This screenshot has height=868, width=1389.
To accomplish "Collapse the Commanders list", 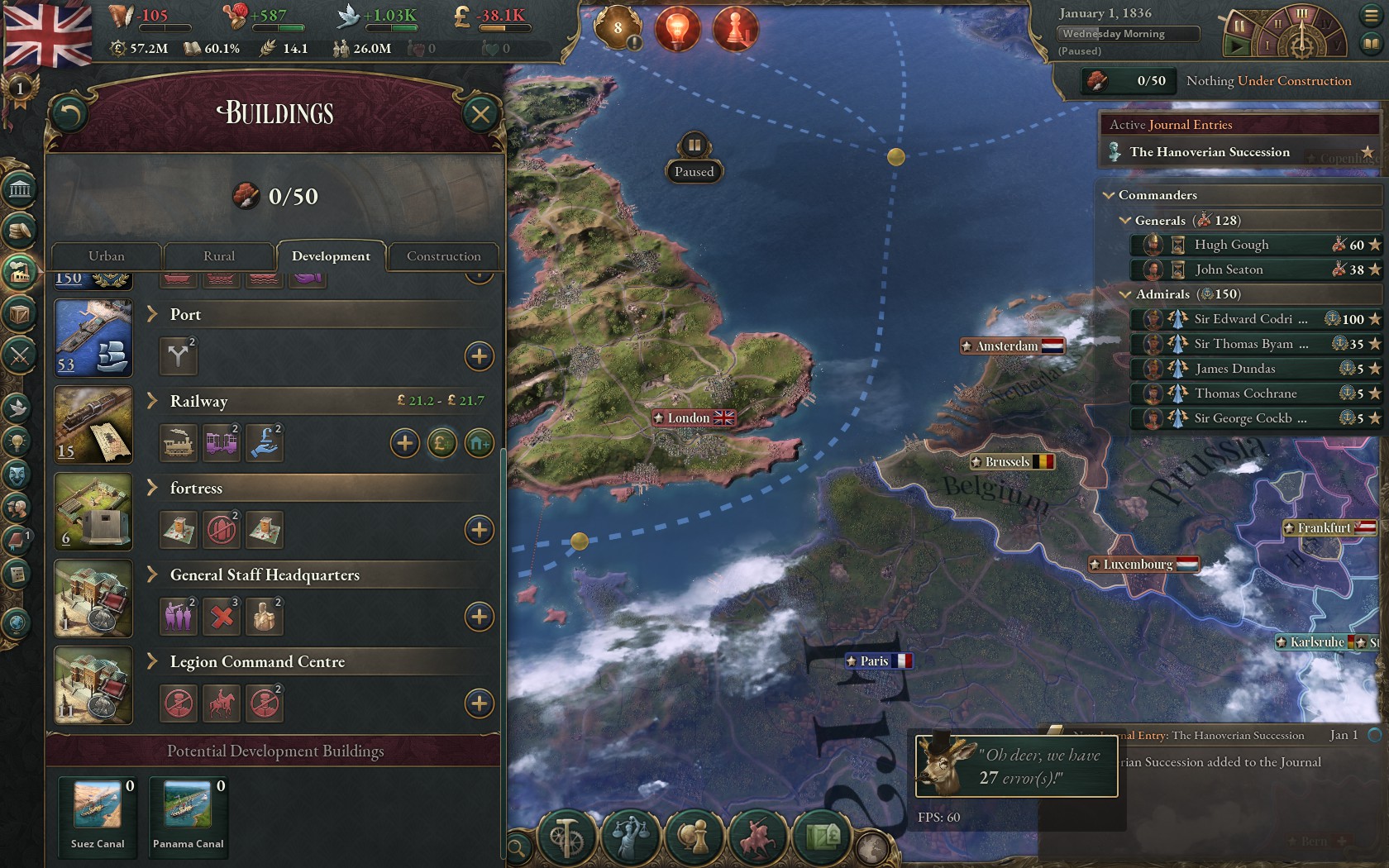I will (1109, 195).
